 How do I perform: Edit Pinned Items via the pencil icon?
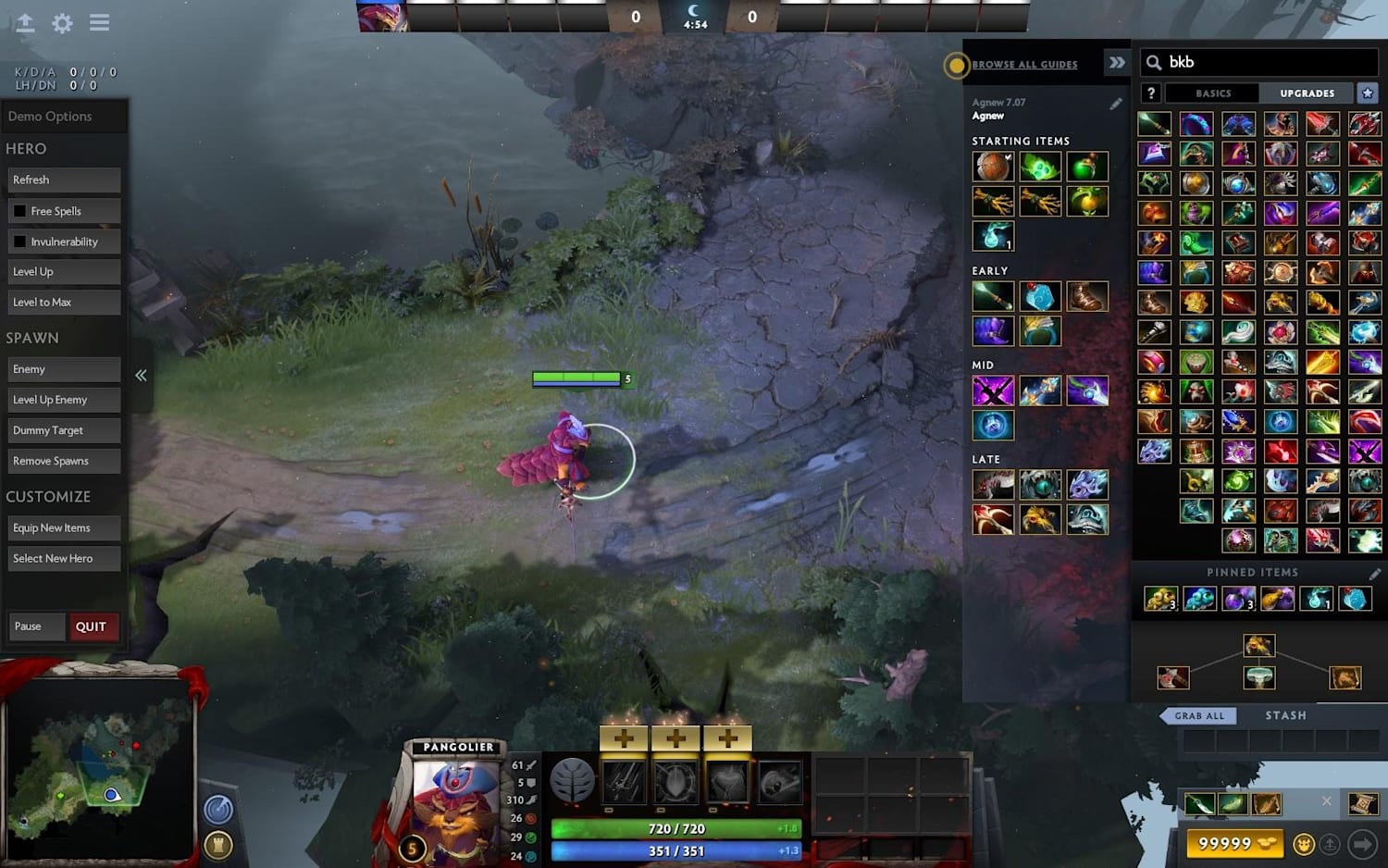pyautogui.click(x=1376, y=574)
